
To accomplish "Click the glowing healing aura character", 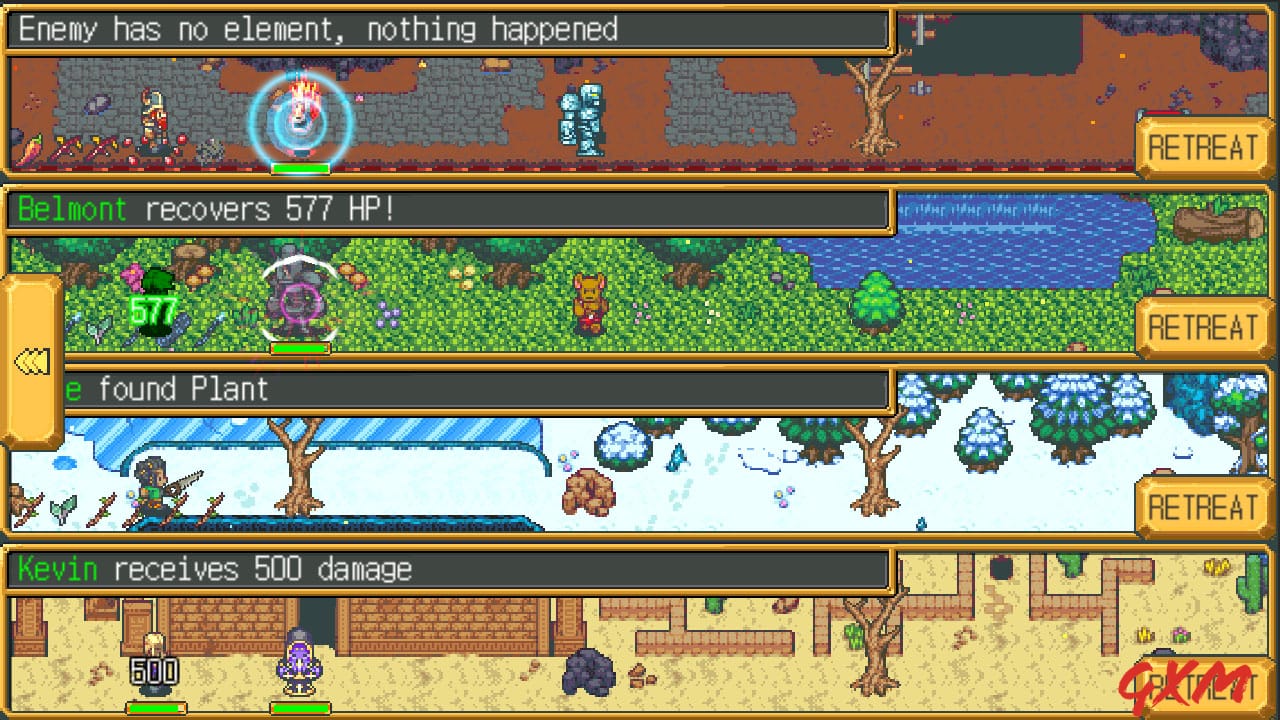I will pyautogui.click(x=300, y=120).
